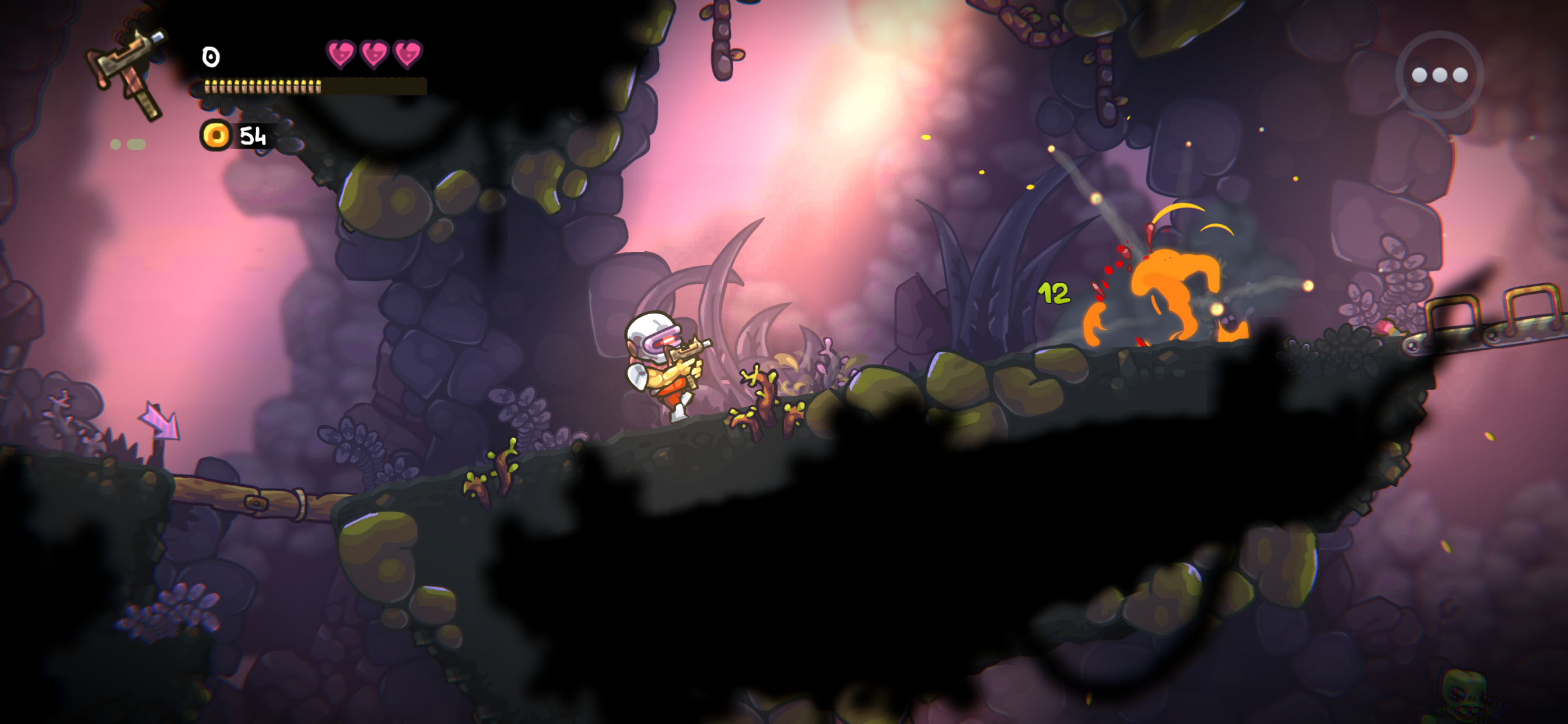Expand the coin counter reading 54
The width and height of the screenshot is (1568, 724).
(x=253, y=135)
